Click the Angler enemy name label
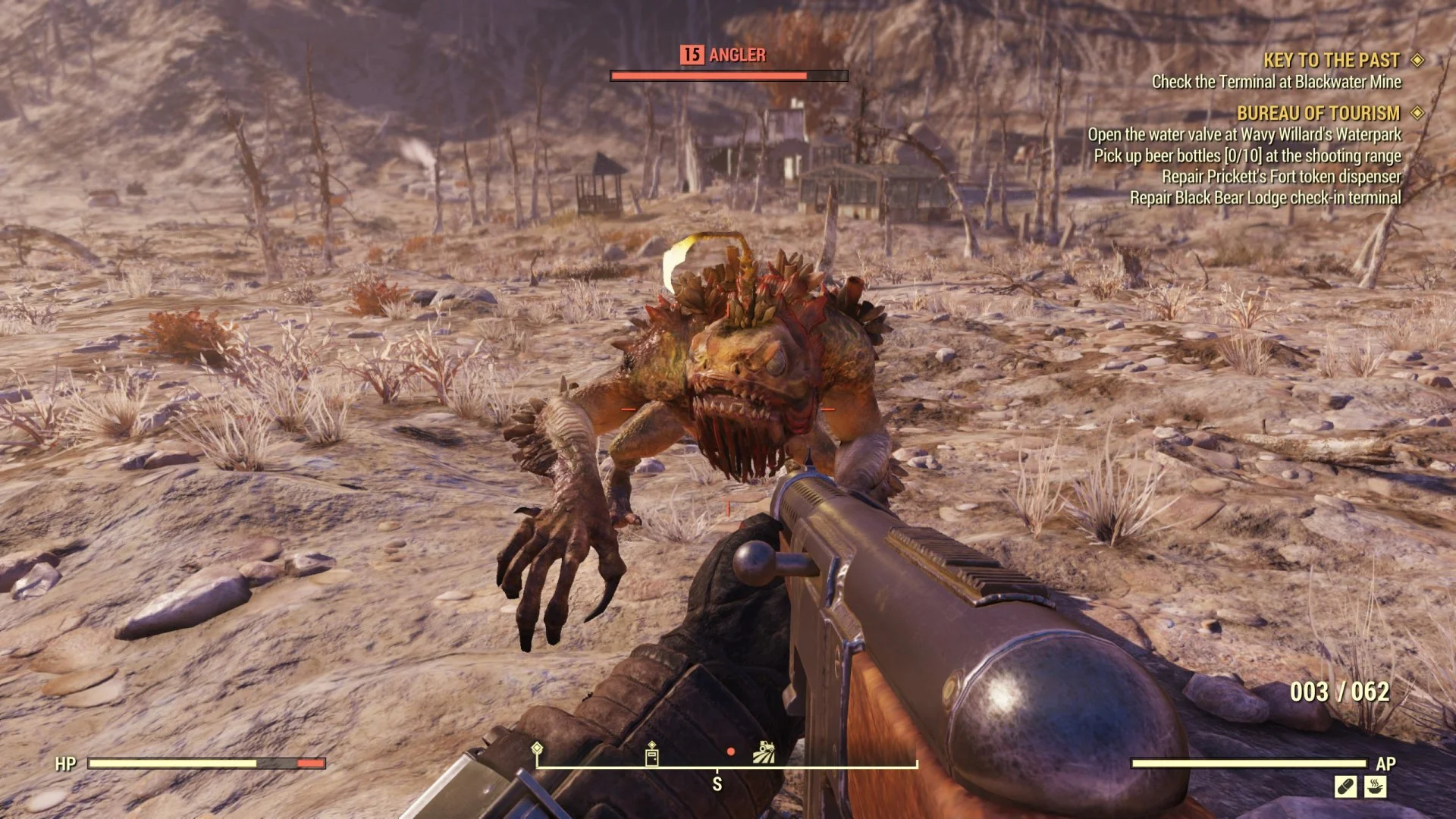The width and height of the screenshot is (1456, 819). pyautogui.click(x=736, y=55)
